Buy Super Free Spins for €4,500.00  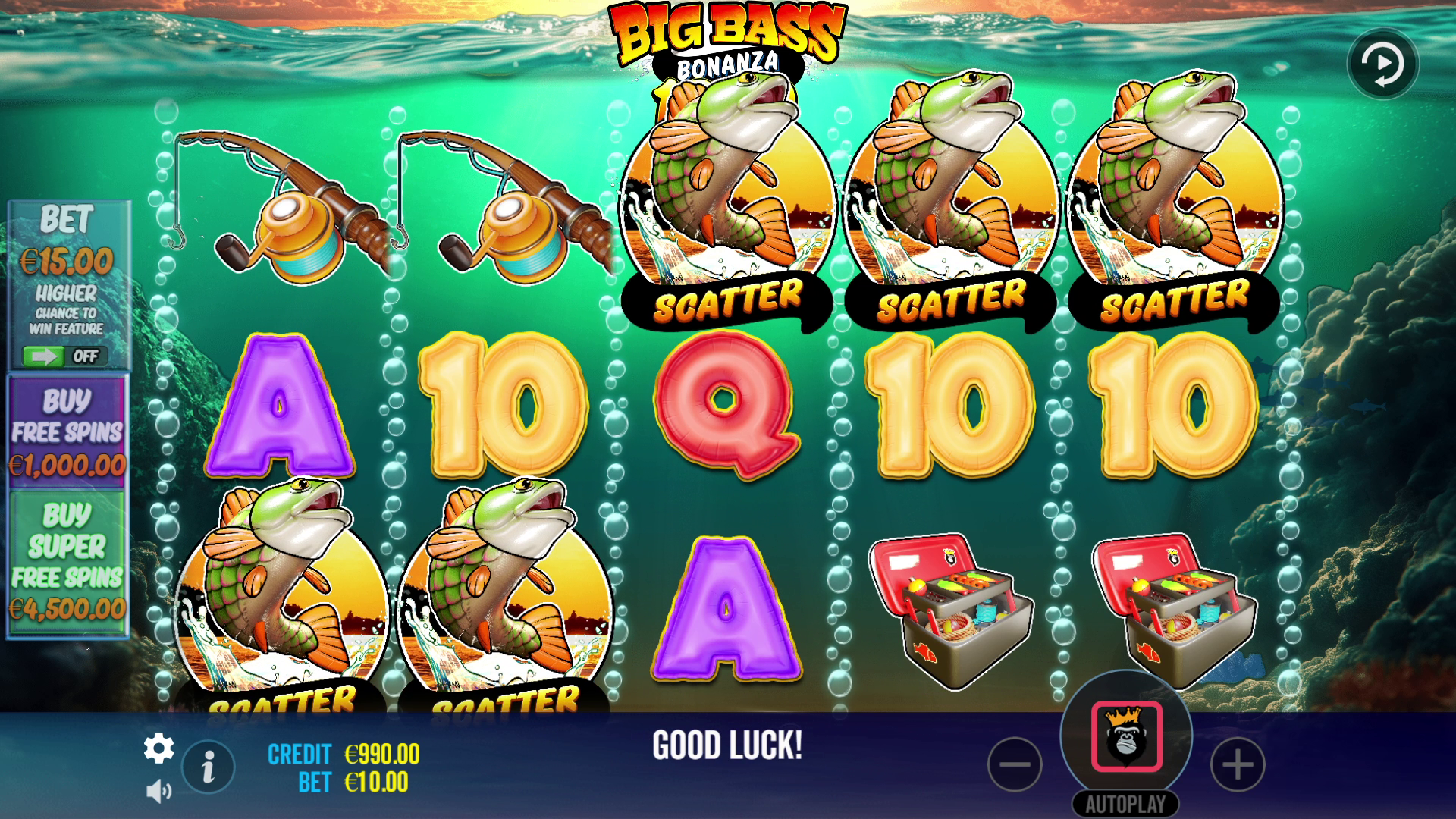(x=67, y=562)
